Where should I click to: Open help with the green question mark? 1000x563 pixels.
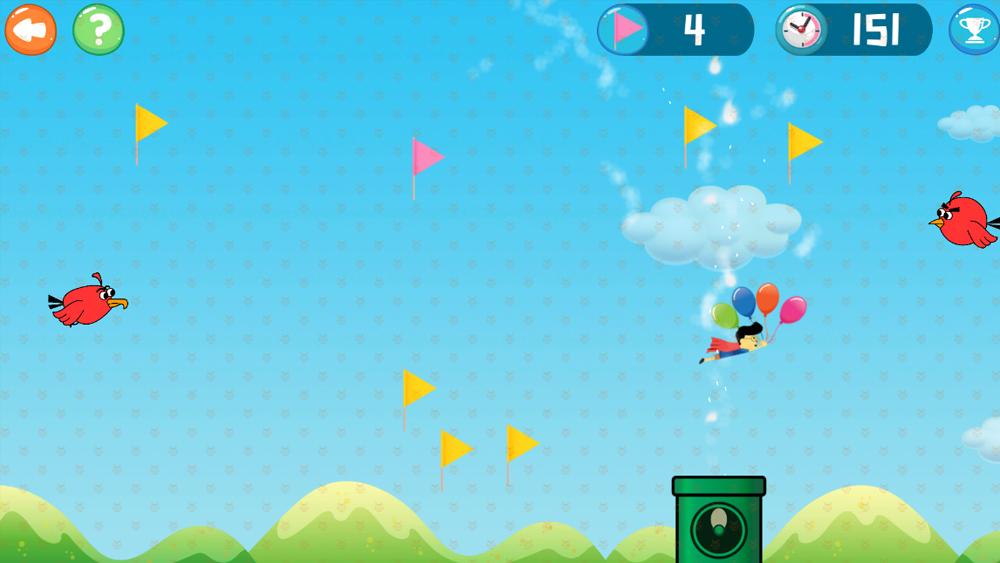point(98,30)
